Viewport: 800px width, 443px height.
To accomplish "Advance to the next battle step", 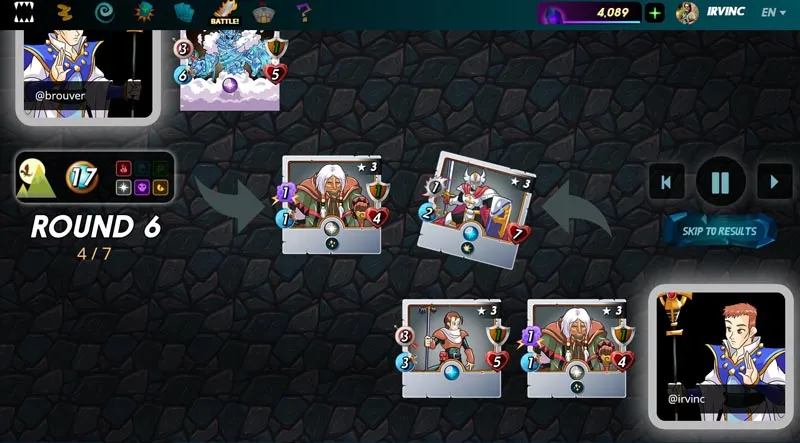I will point(774,182).
